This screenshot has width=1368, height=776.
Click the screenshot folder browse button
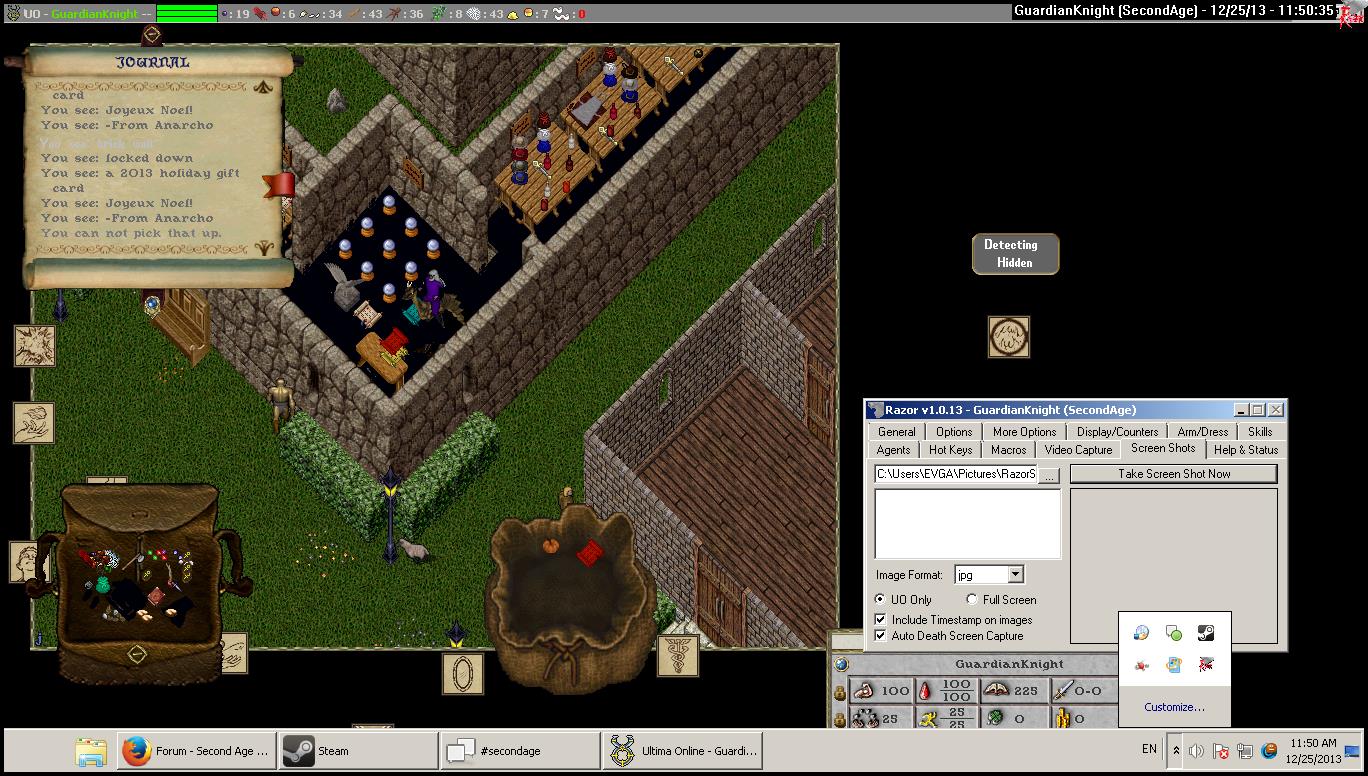(1049, 475)
